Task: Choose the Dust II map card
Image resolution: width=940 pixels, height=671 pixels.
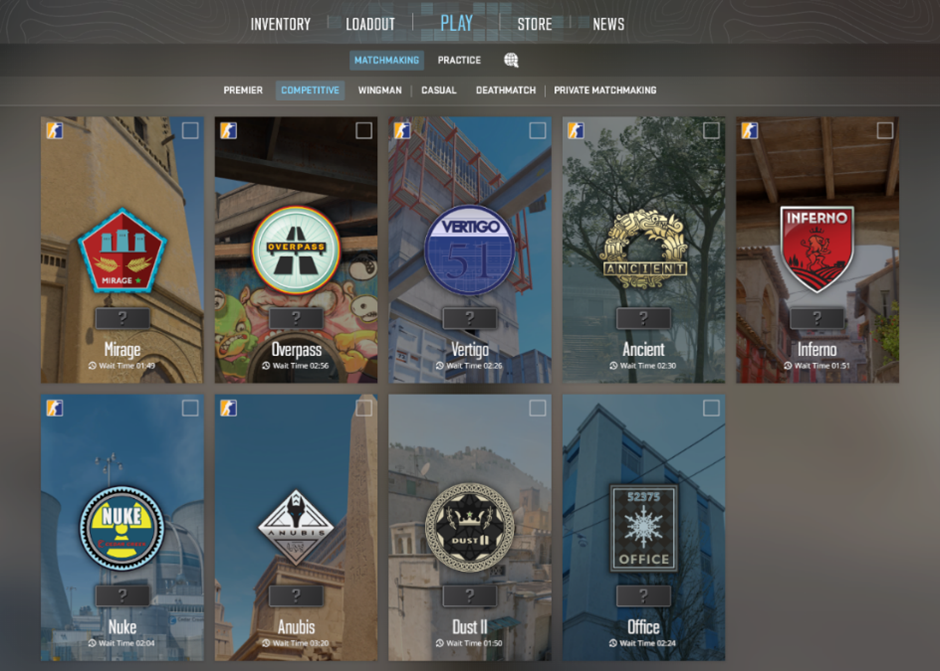Action: point(470,527)
